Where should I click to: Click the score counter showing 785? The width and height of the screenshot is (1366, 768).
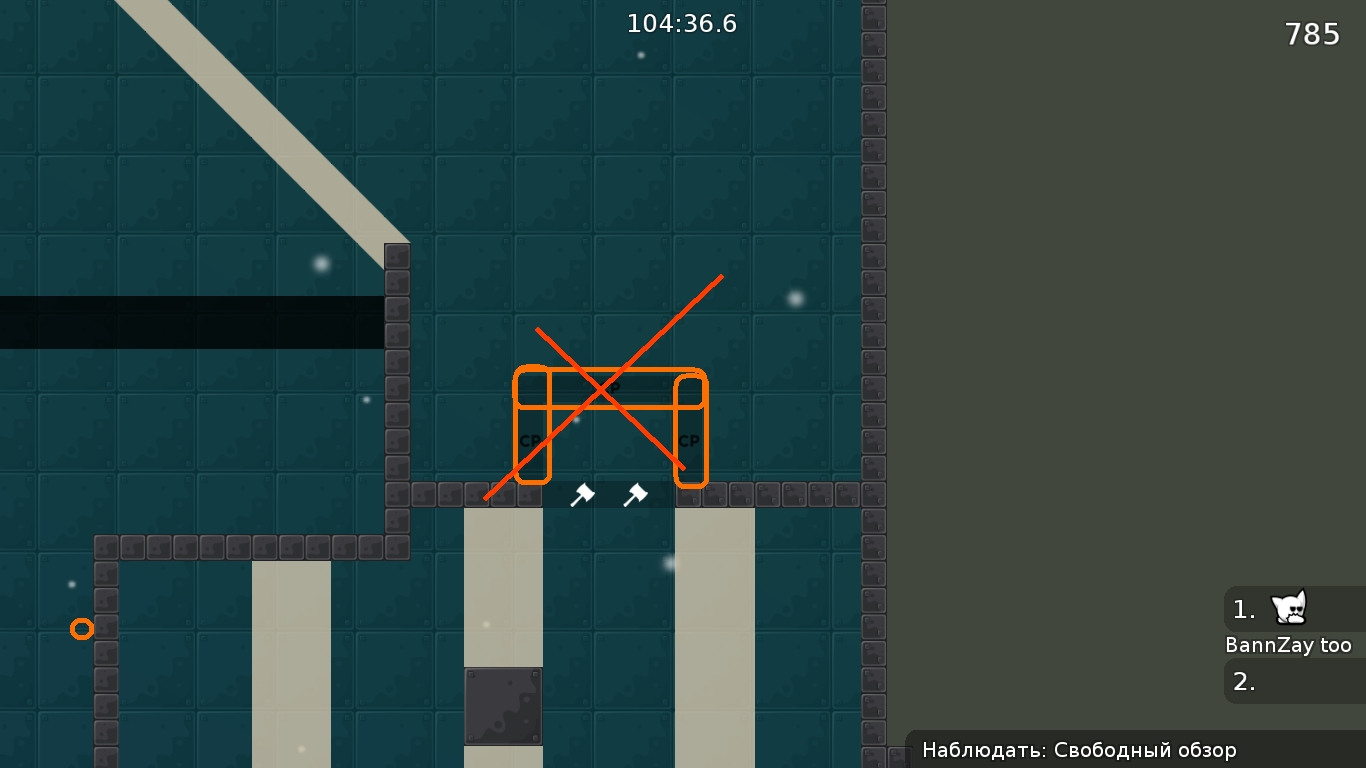1311,33
